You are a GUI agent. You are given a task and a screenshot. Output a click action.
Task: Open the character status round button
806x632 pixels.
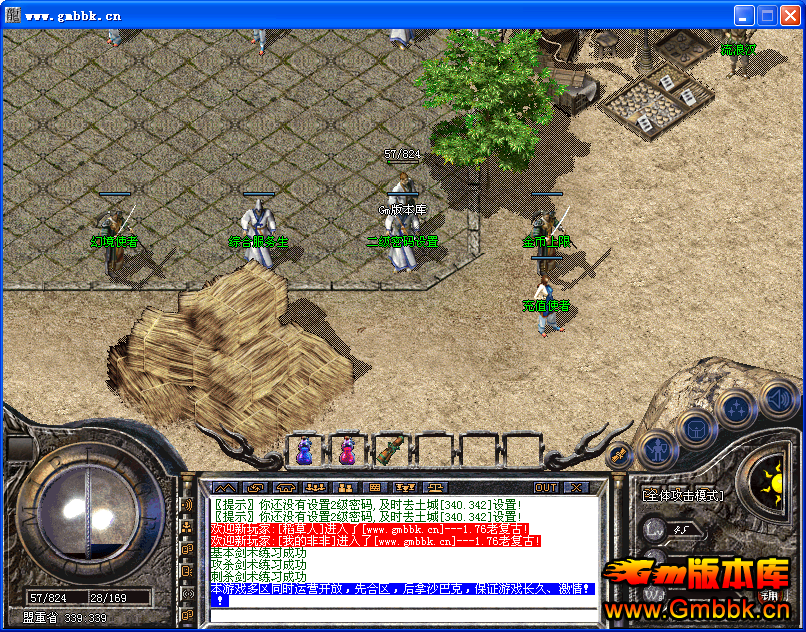click(x=656, y=449)
